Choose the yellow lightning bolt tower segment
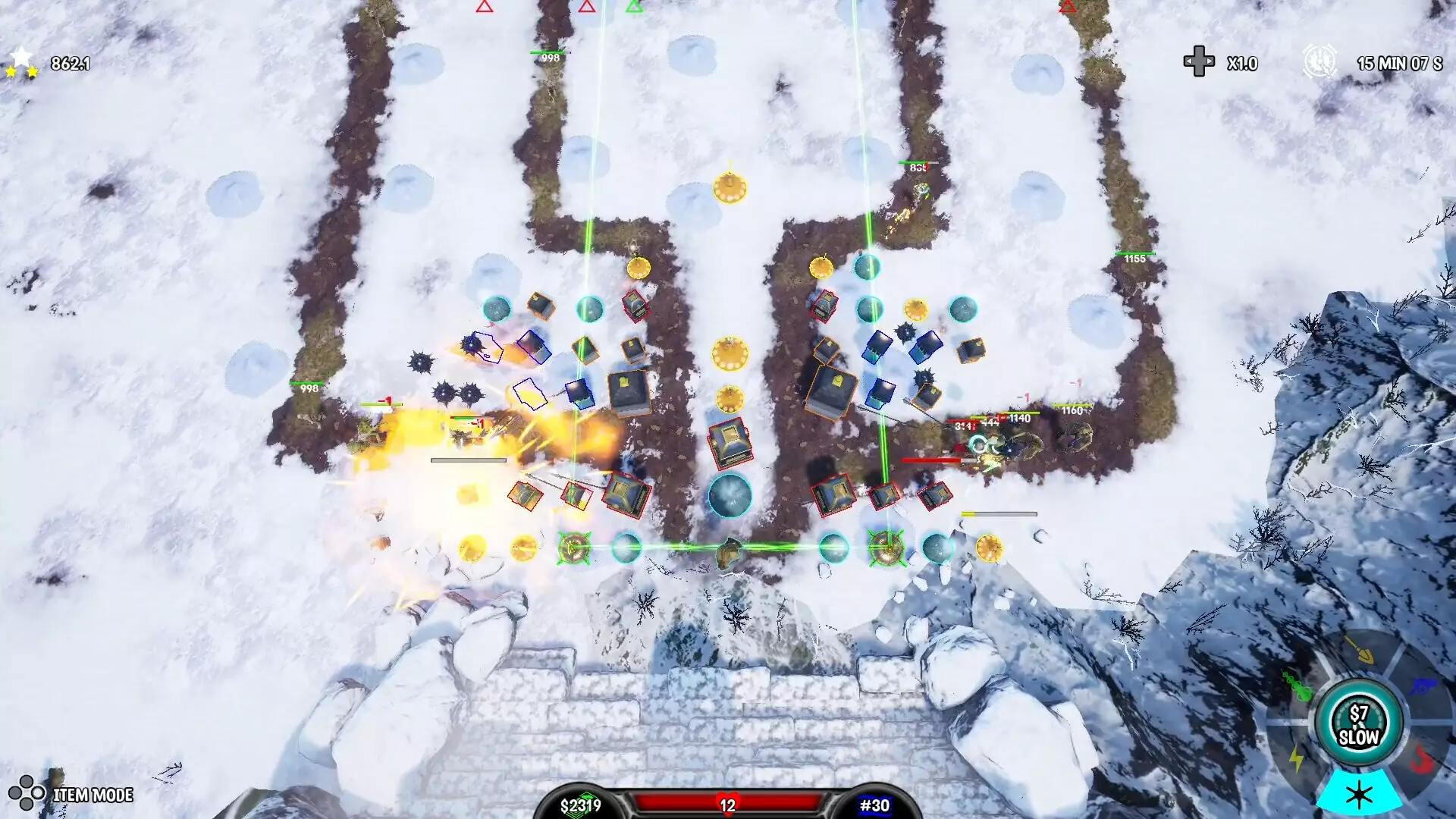Image resolution: width=1456 pixels, height=819 pixels. point(1296,758)
